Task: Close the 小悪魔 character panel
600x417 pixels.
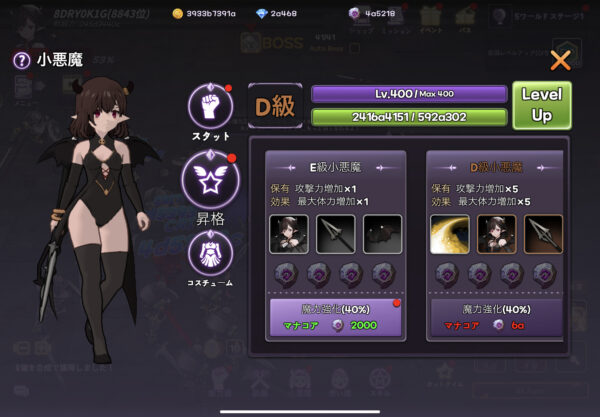Action: 560,60
